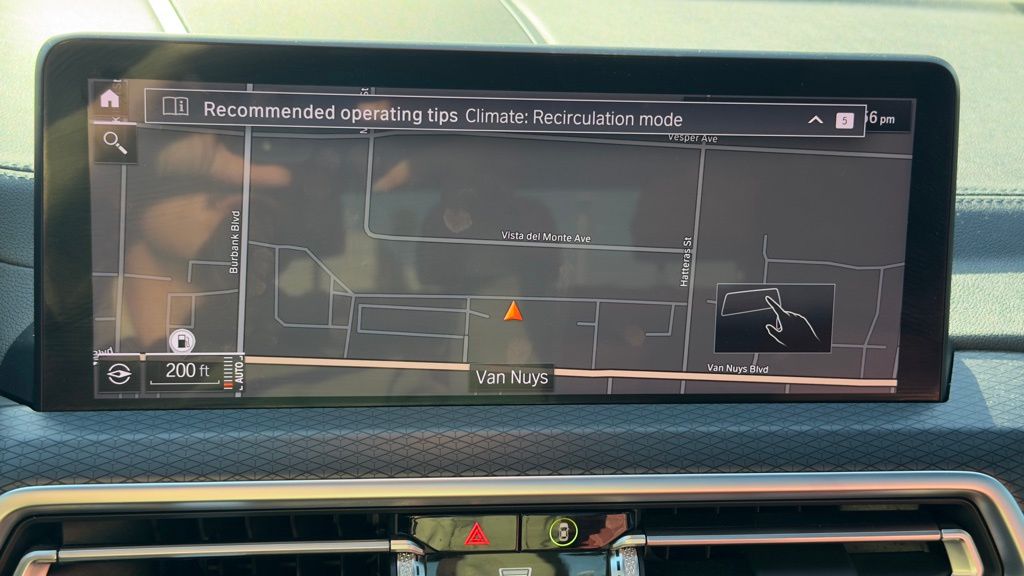Collapse the tips banner with the up chevron
Screen dimensions: 1024x576
tap(815, 120)
